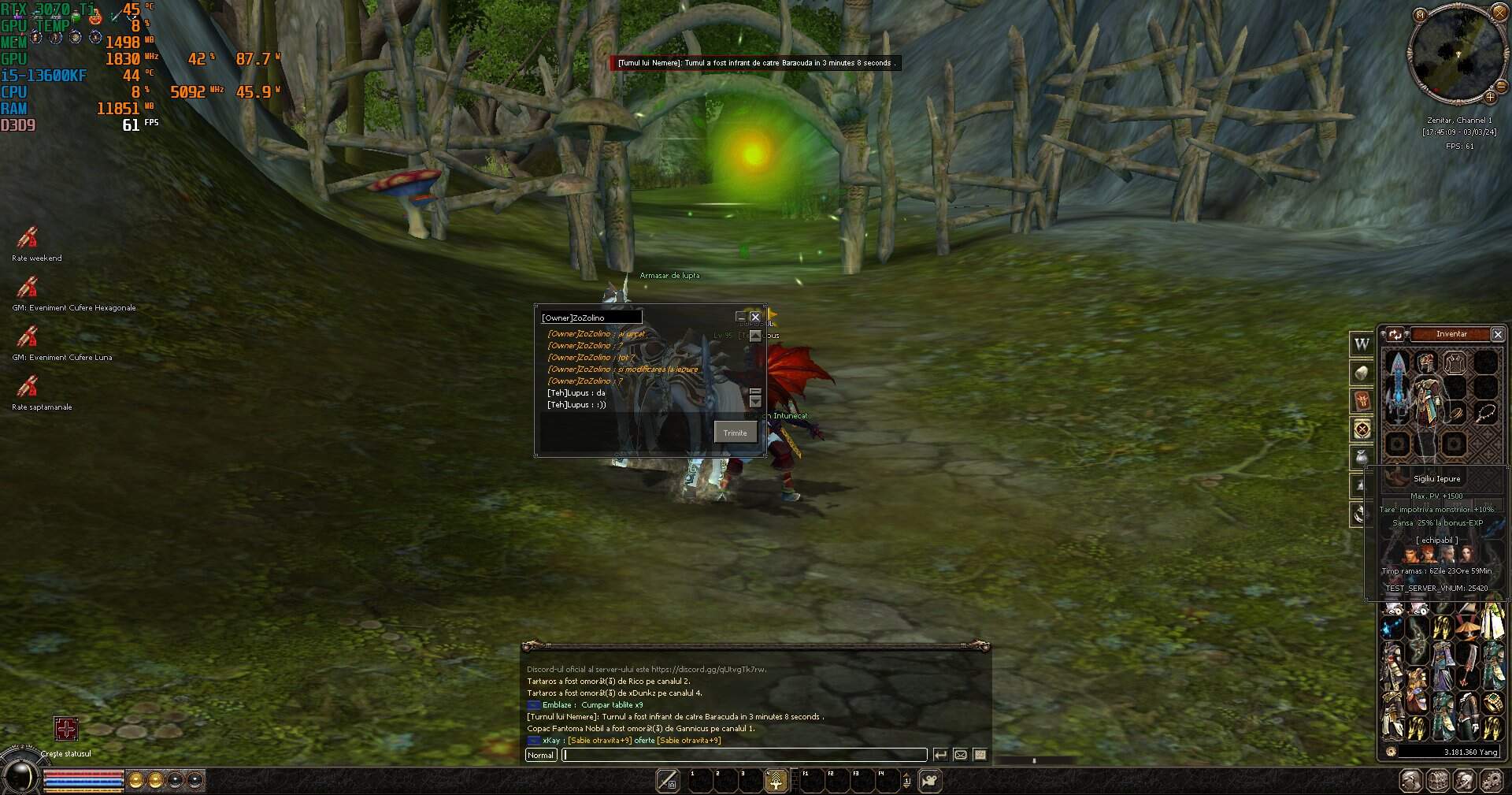The width and height of the screenshot is (1512, 795).
Task: Toggle the camera mode button
Action: [x=930, y=781]
